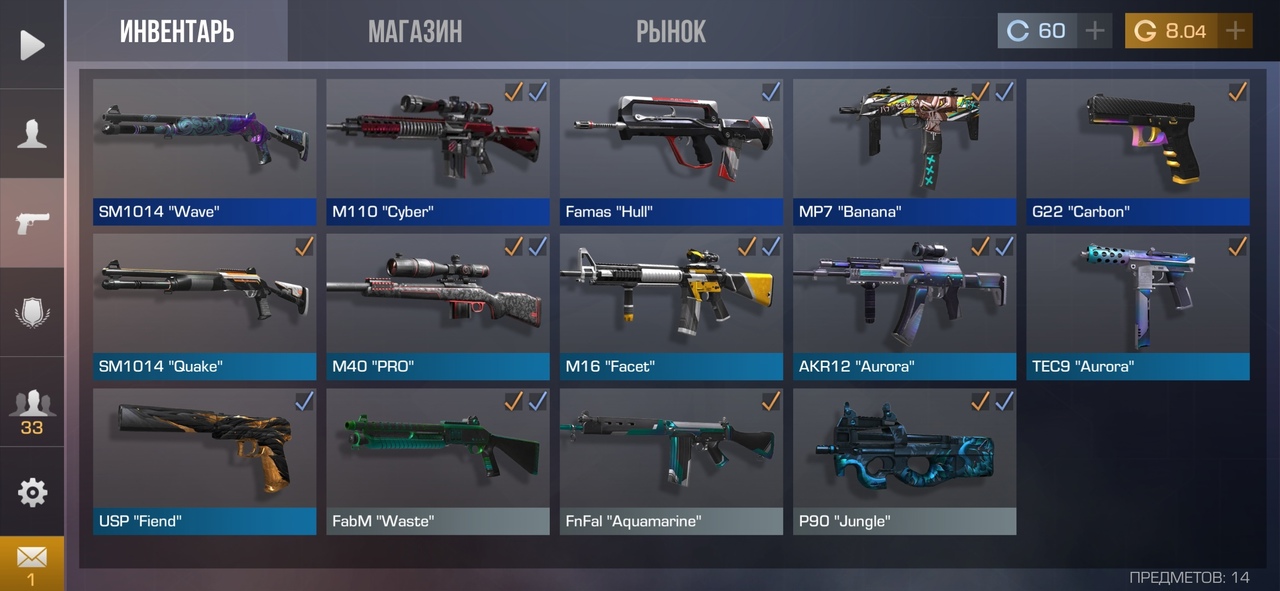Screen dimensions: 1280x591
Task: Start a match with the play arrow
Action: click(32, 45)
